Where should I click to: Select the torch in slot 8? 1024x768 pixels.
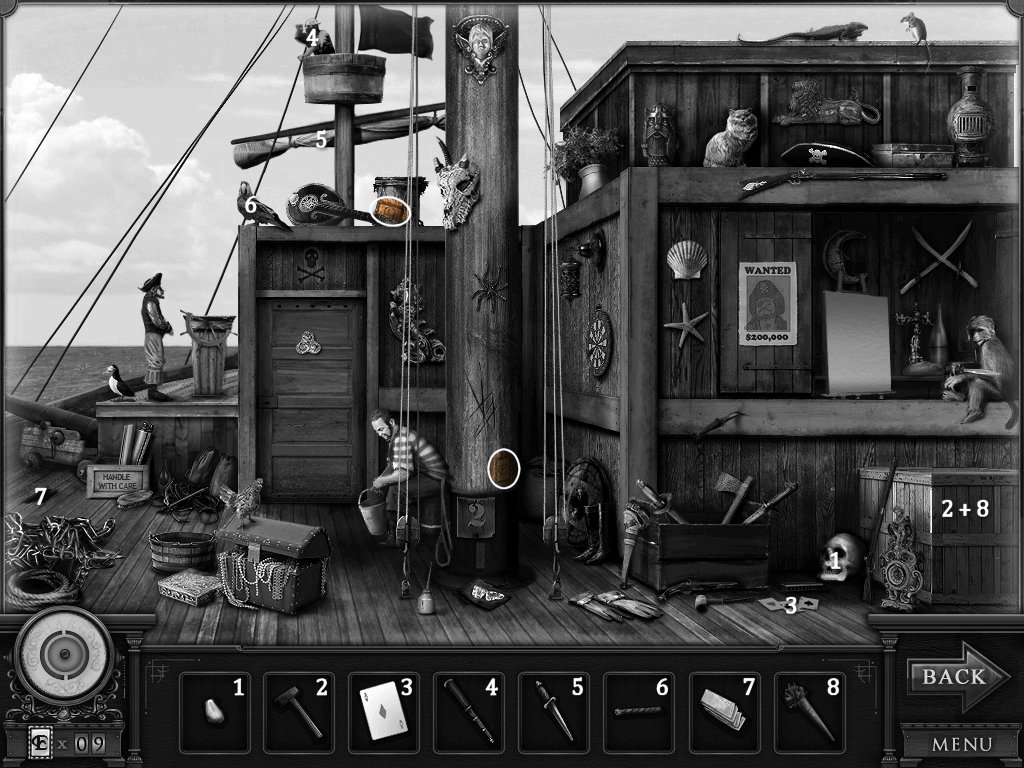point(809,712)
